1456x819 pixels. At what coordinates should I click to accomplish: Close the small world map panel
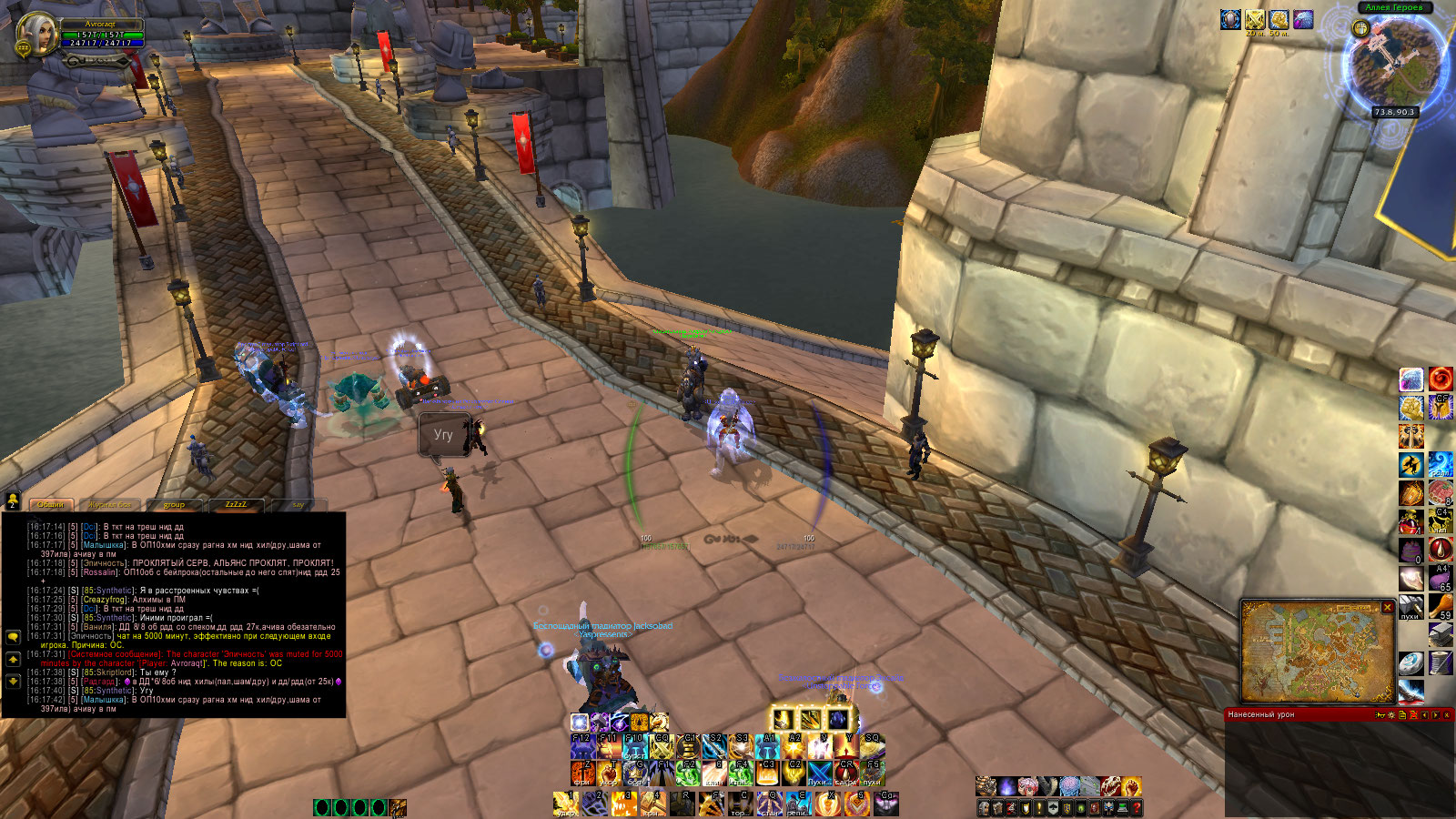(1388, 607)
